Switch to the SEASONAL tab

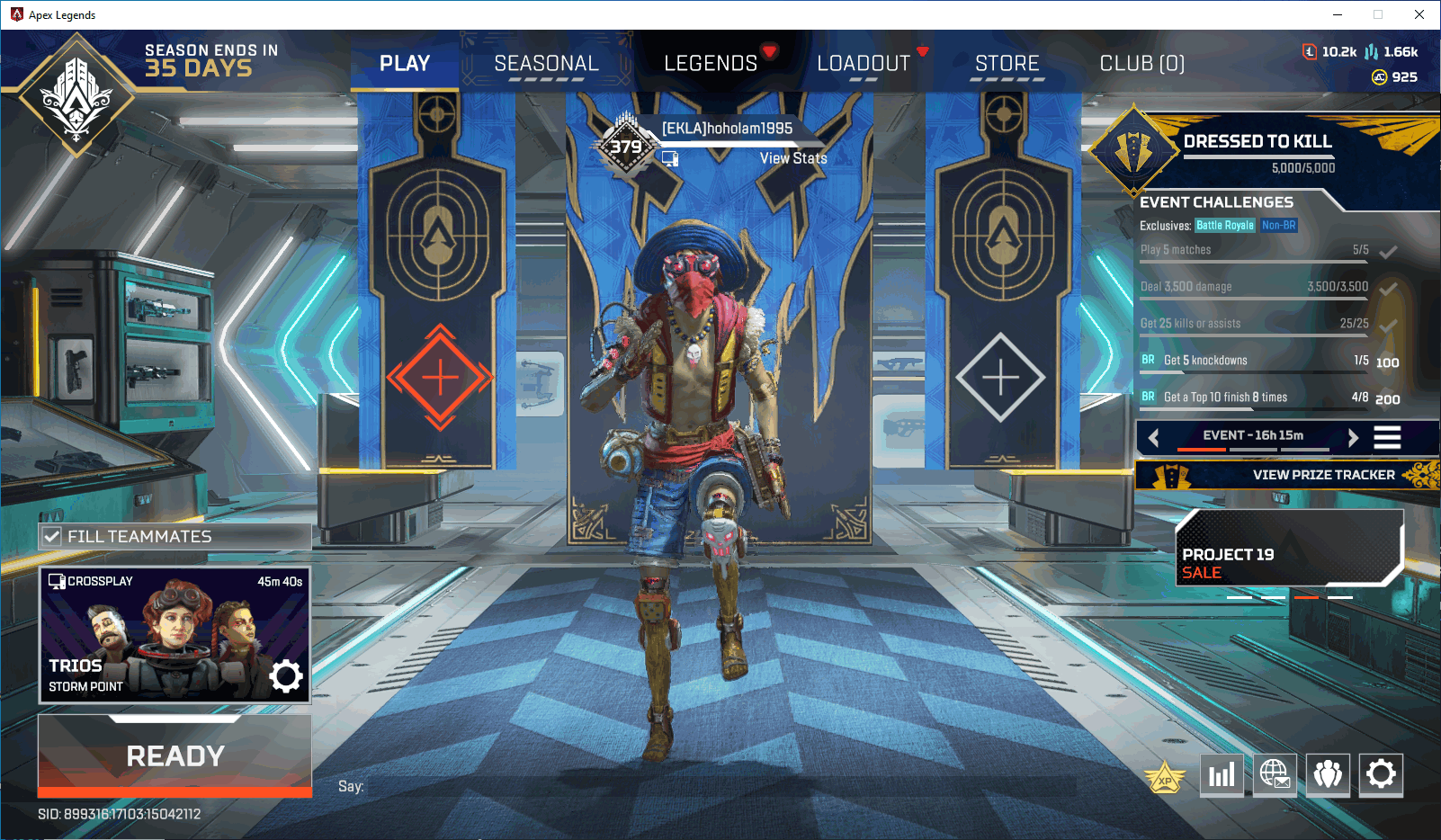click(x=546, y=63)
